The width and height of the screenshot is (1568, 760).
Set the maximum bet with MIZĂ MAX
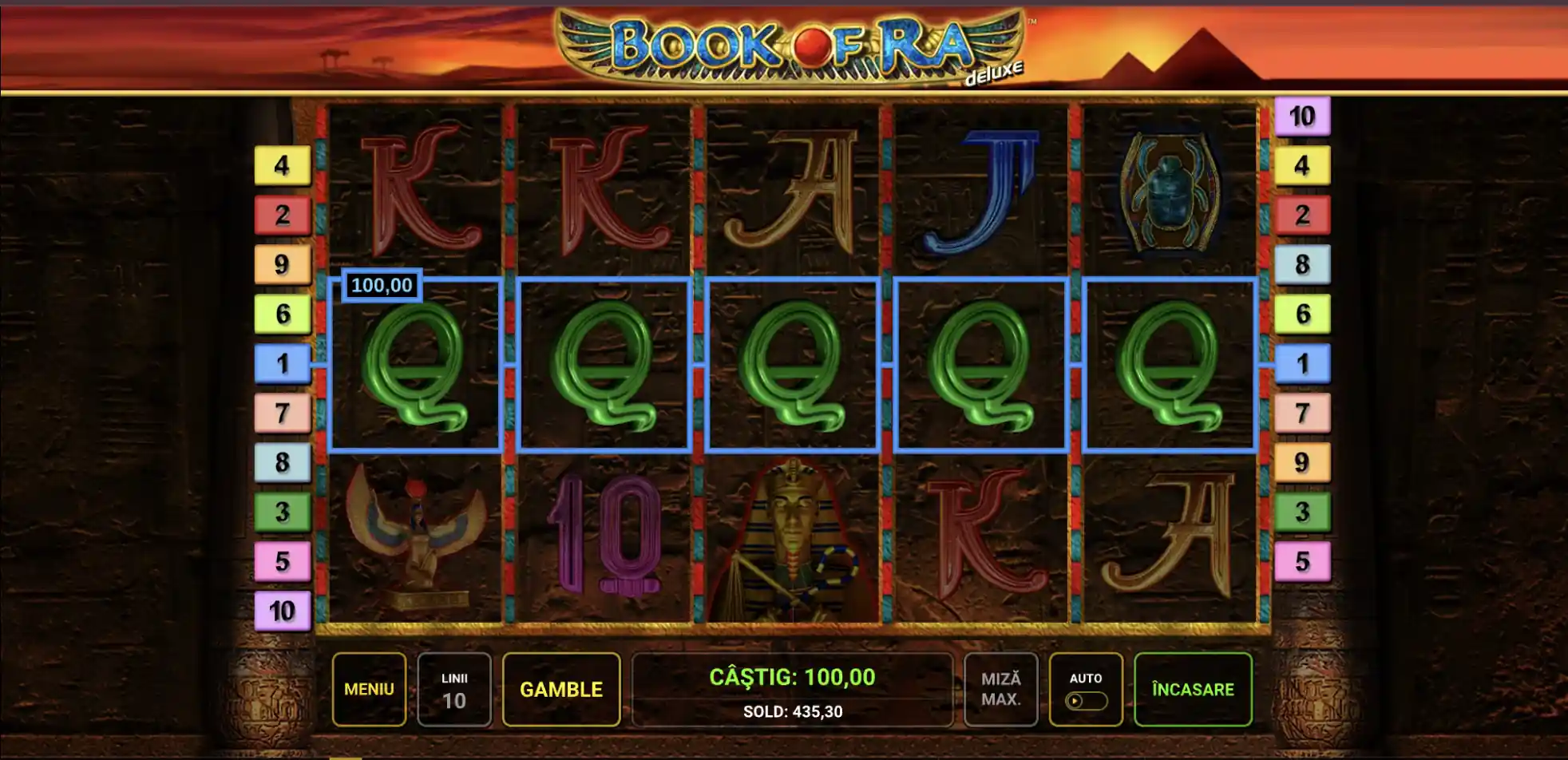click(x=1000, y=689)
